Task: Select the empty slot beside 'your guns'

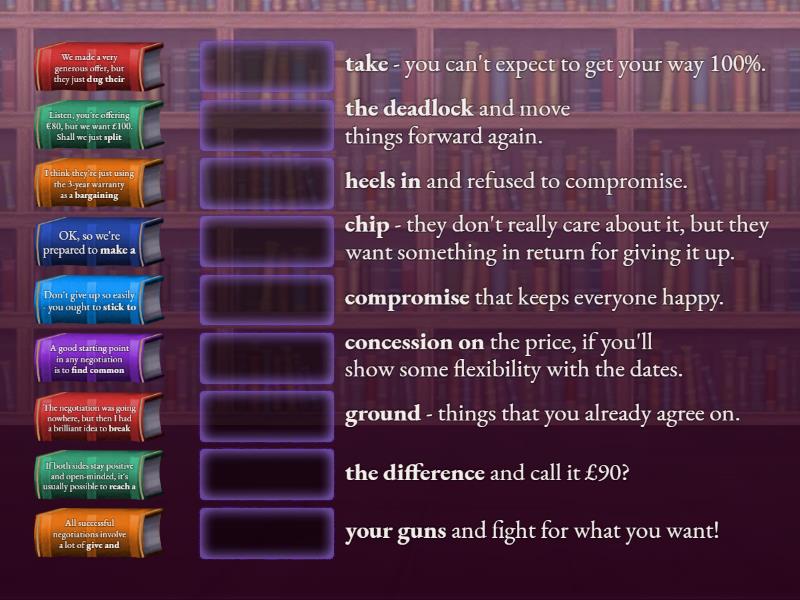Action: click(267, 533)
